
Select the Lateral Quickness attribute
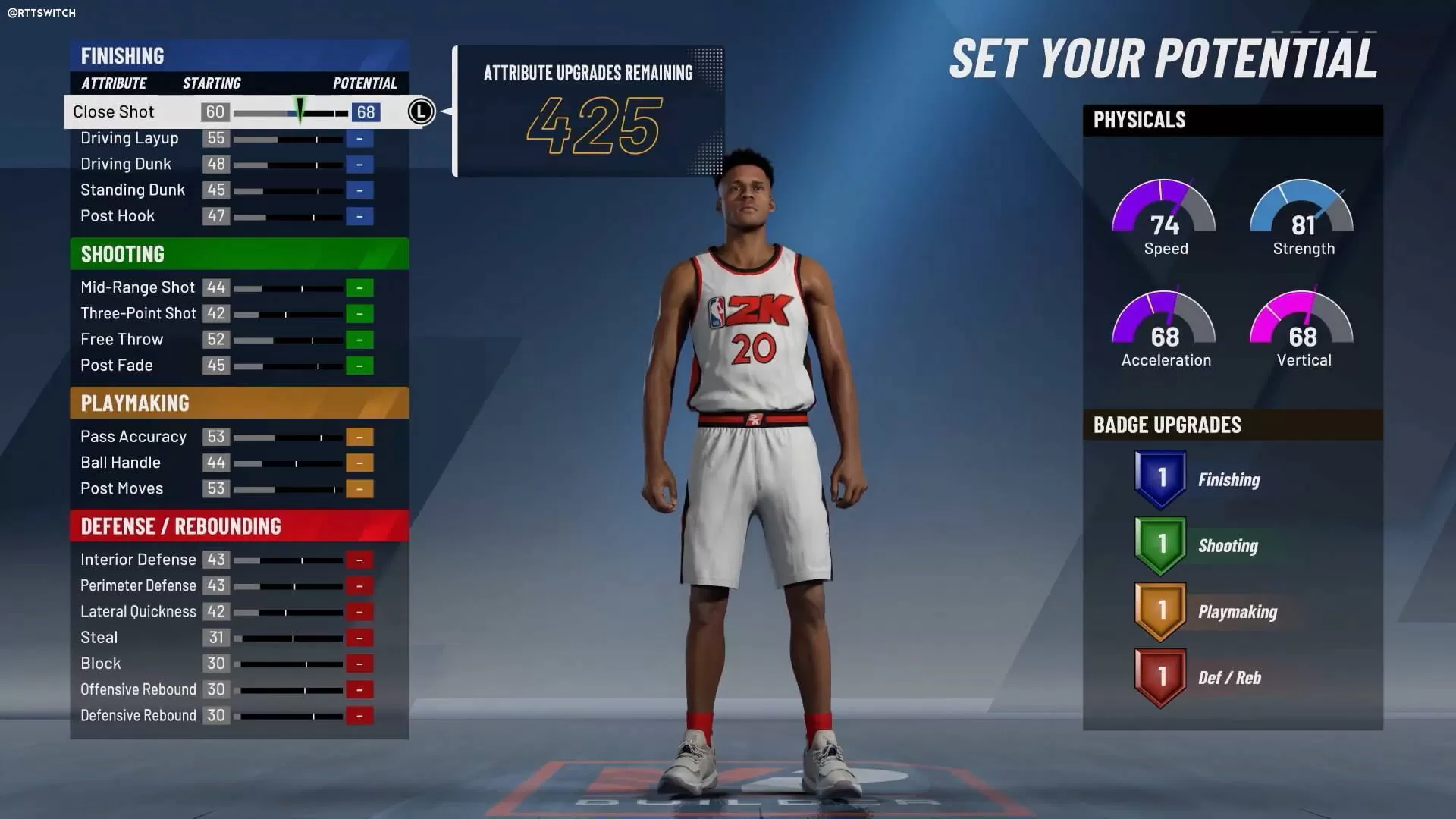138,612
